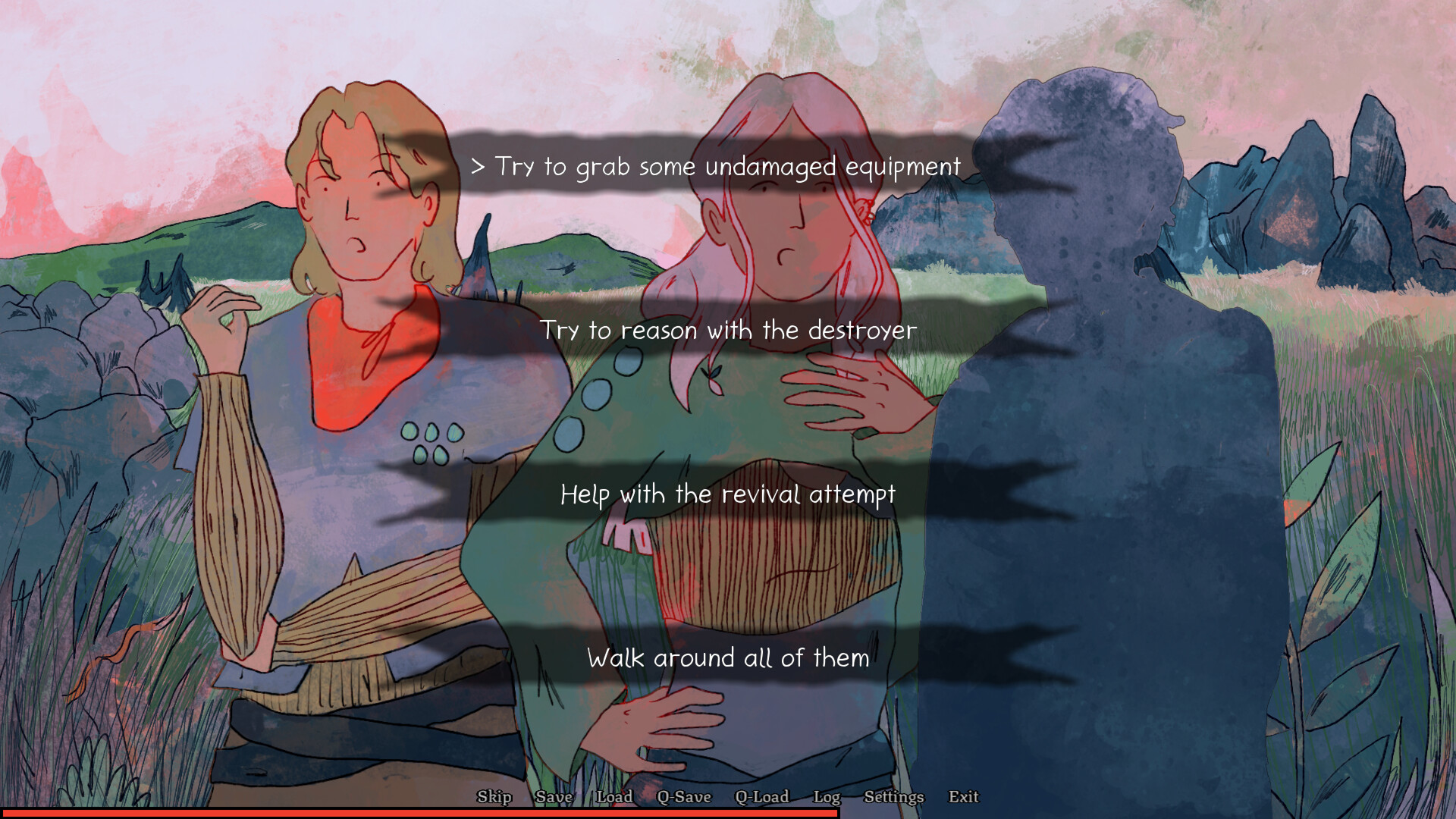
Task: Exit the game via the quick menu
Action: (963, 797)
